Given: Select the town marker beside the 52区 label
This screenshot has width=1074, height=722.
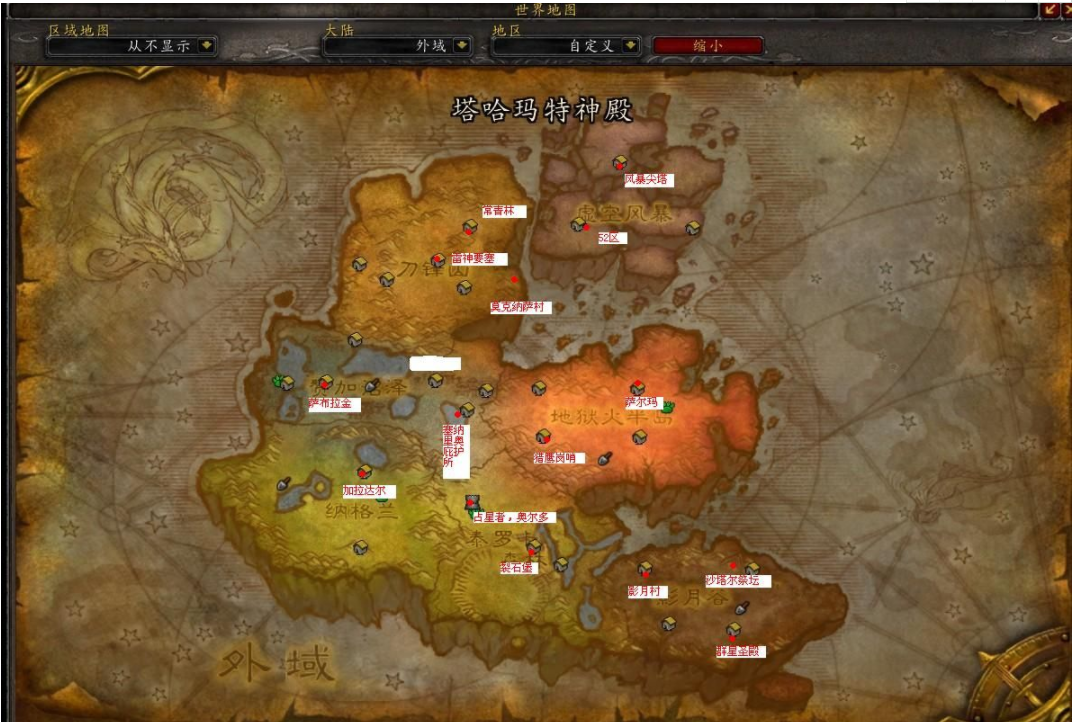Looking at the screenshot, I should tap(578, 225).
